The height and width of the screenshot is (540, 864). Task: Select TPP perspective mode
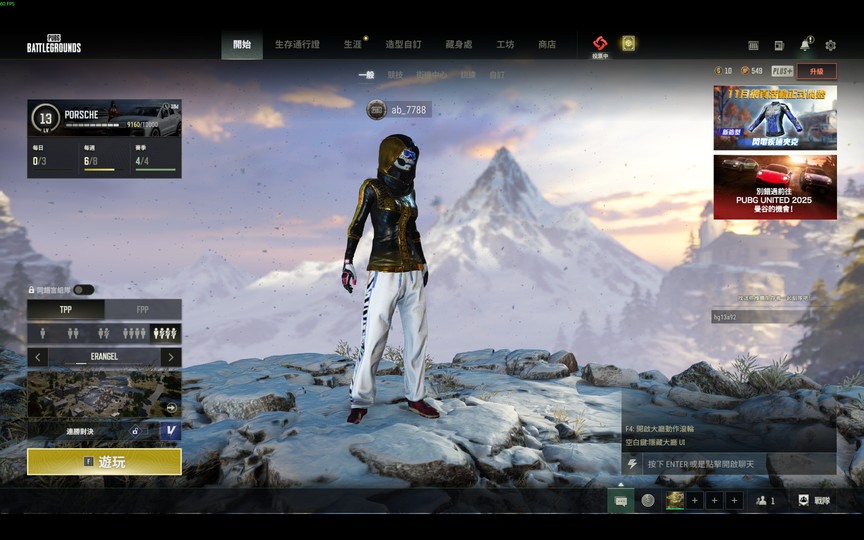pos(66,310)
